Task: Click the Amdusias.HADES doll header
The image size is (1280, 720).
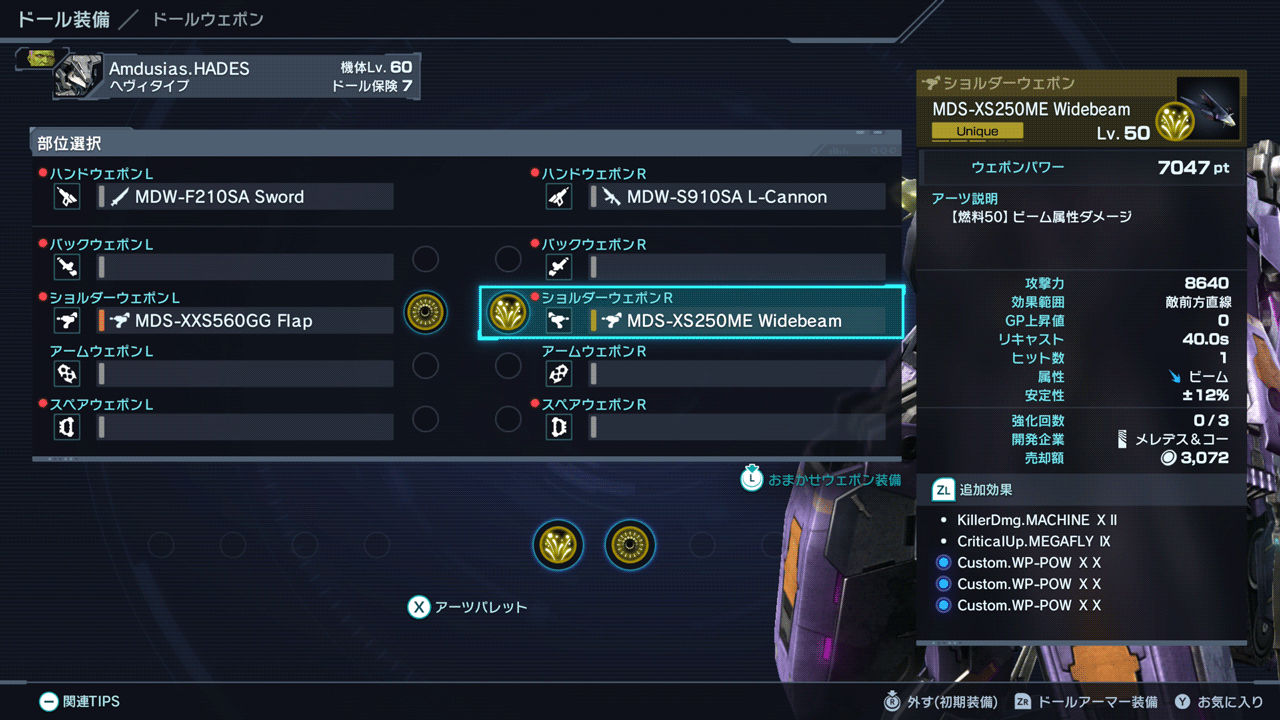Action: [234, 76]
